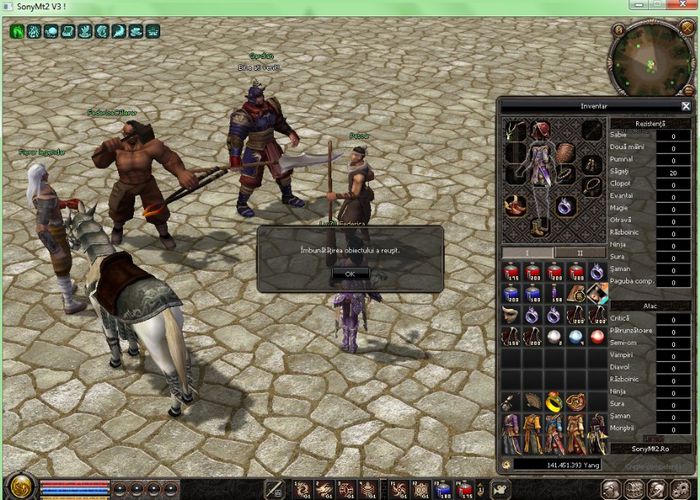
Task: Use the red potion on the hotbar
Action: click(x=465, y=489)
